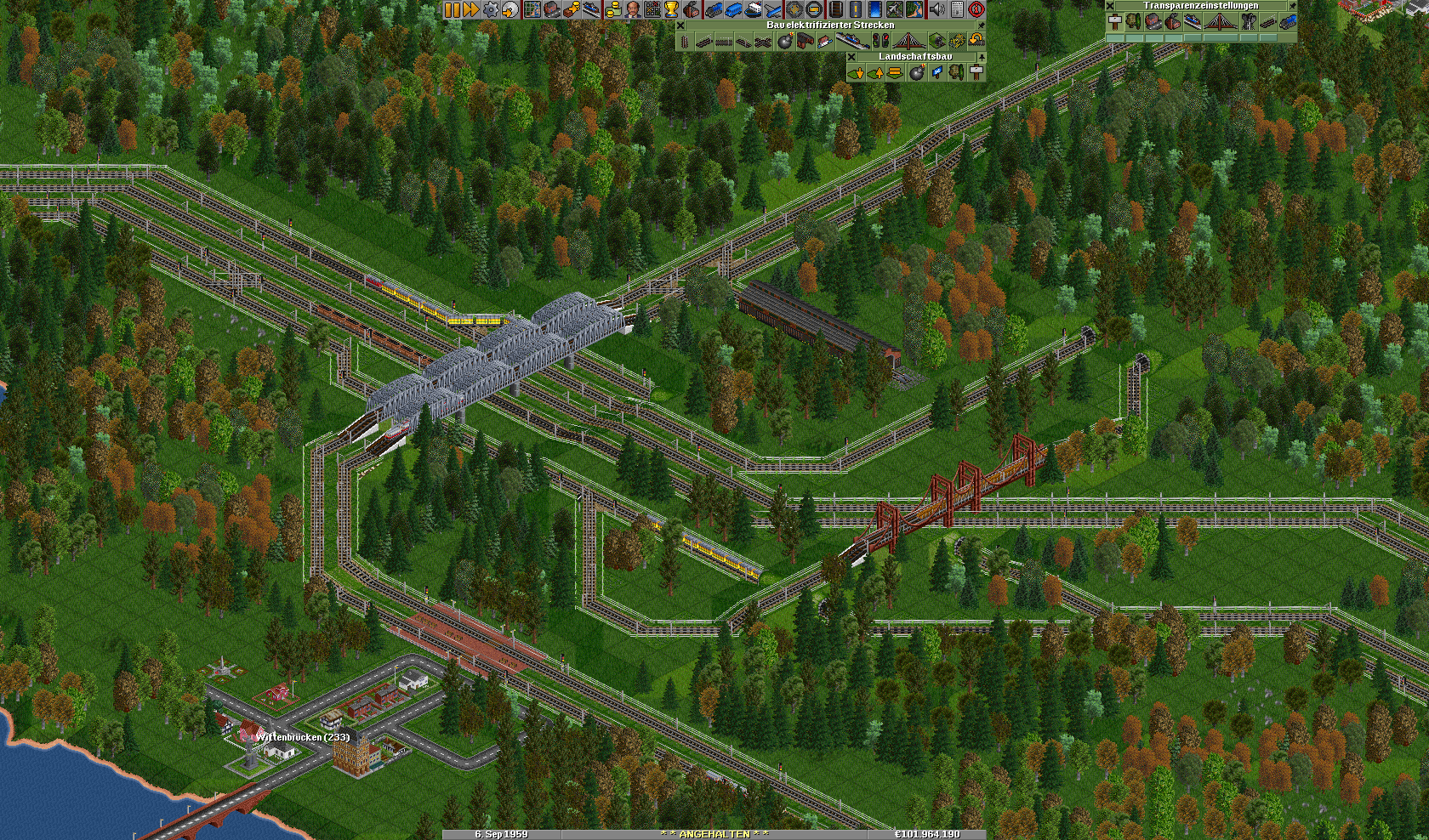The width and height of the screenshot is (1429, 840).
Task: Select the raise land tool in Landschaftsbau
Action: point(875,73)
